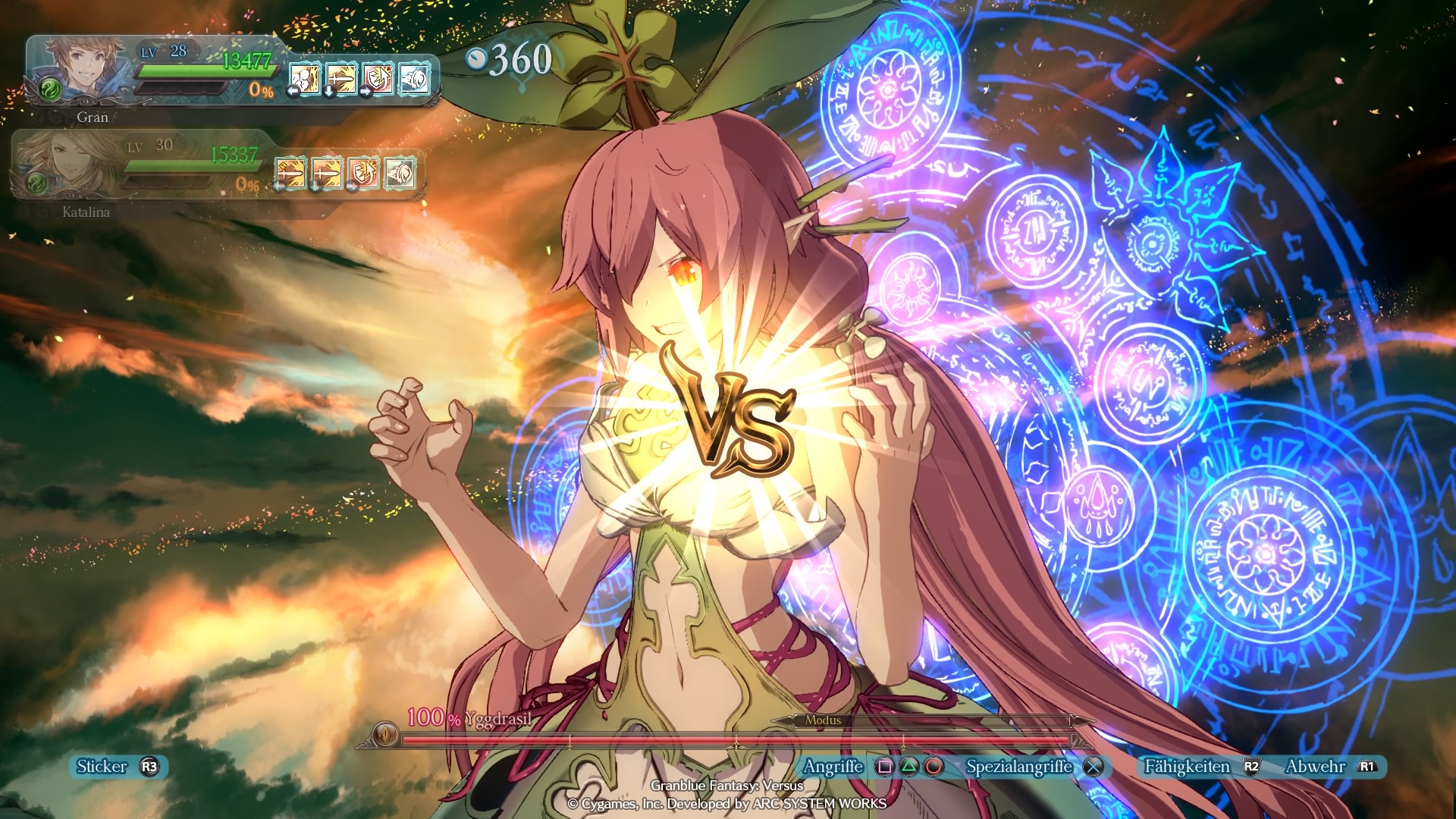
Task: Trigger Katalina's red shield skill icon
Action: tap(363, 173)
